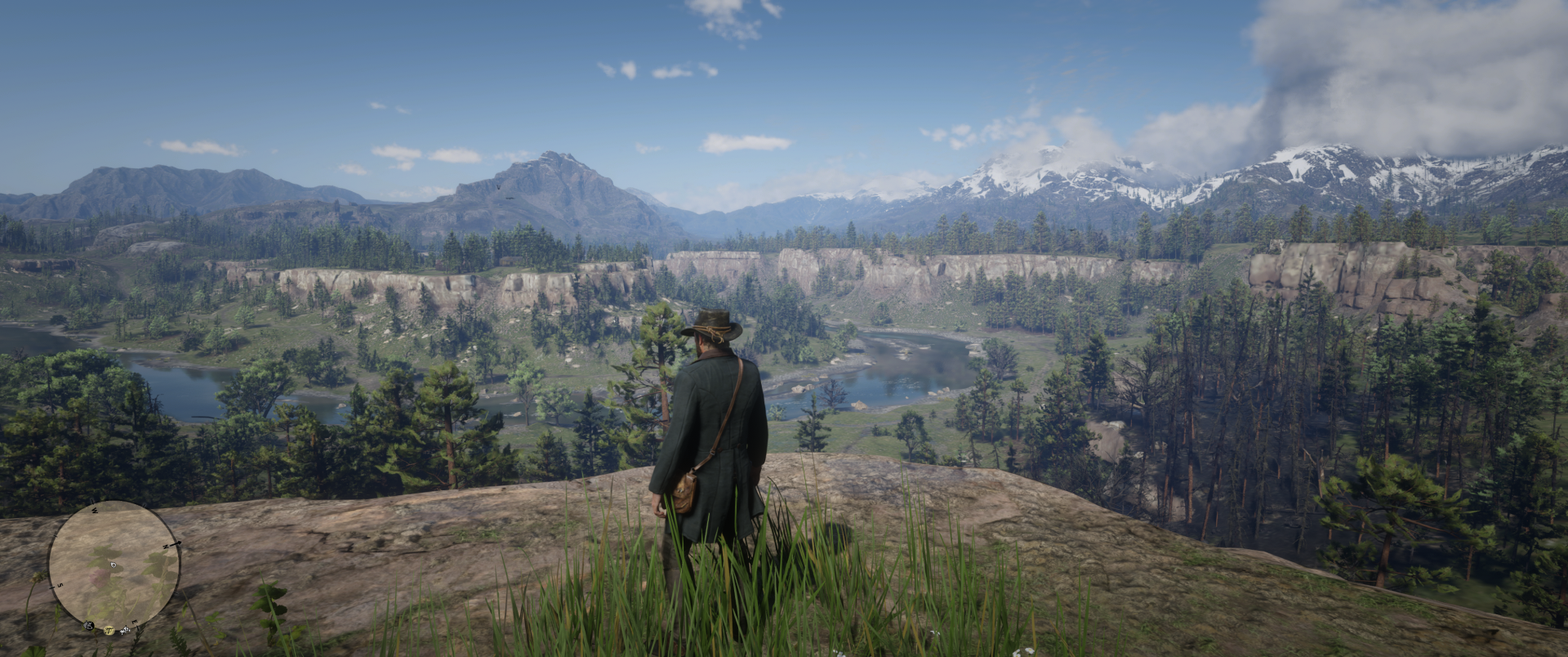Select the dark round blip on minimap edge
The width and height of the screenshot is (1568, 657).
[88, 625]
